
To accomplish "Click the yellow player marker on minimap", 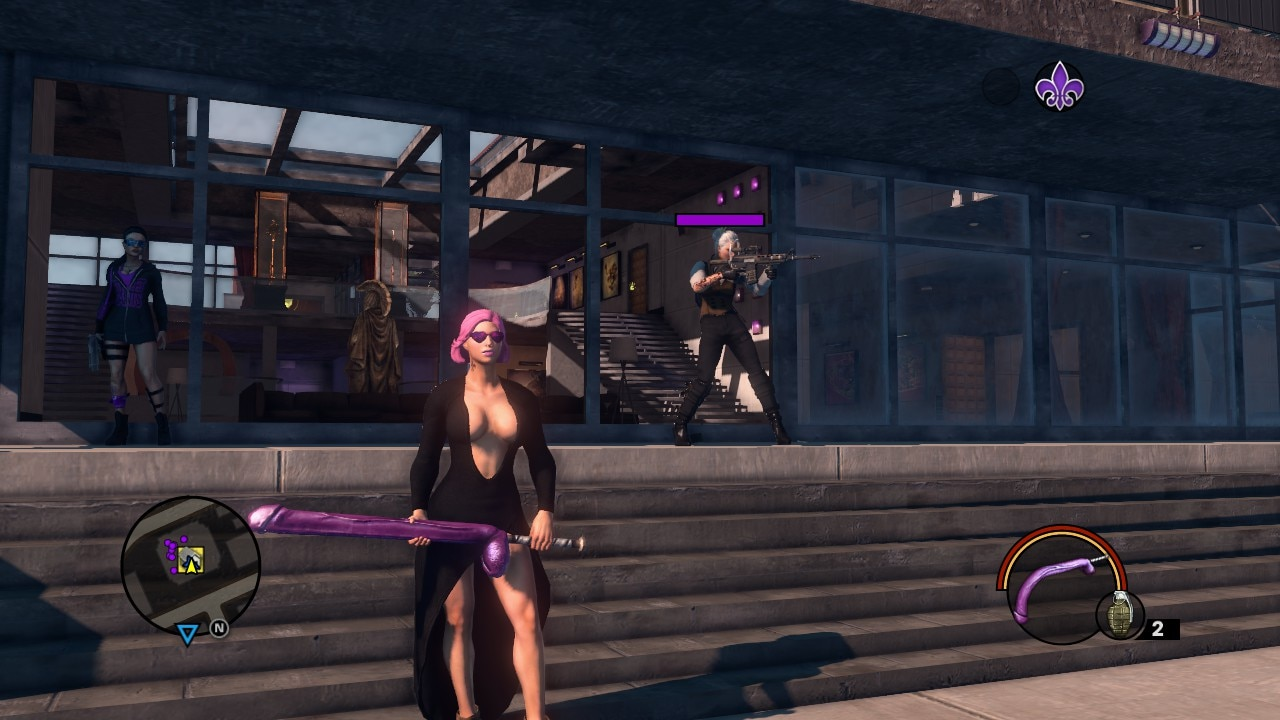I will point(190,562).
